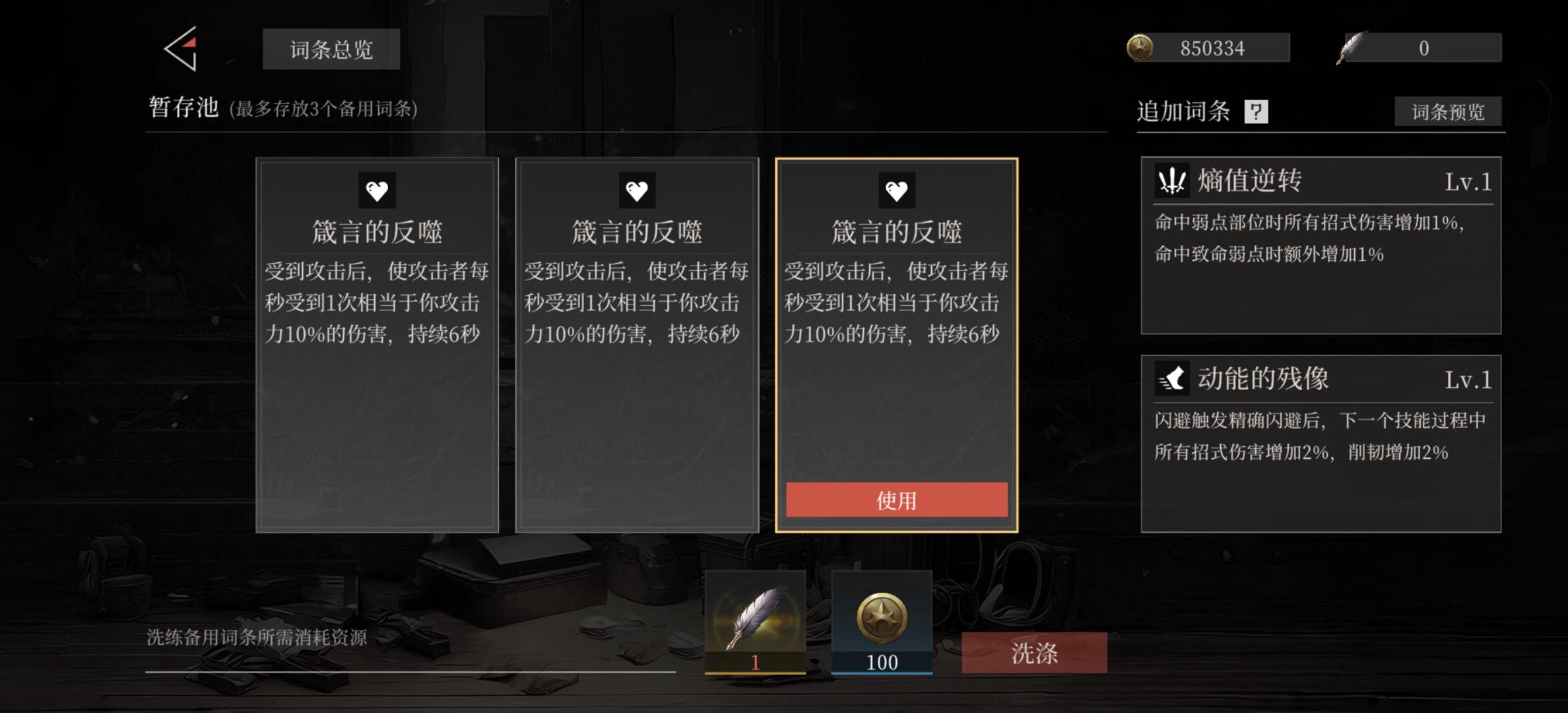Select the middle 箴言的反噬 card
1568x713 pixels.
coord(637,343)
